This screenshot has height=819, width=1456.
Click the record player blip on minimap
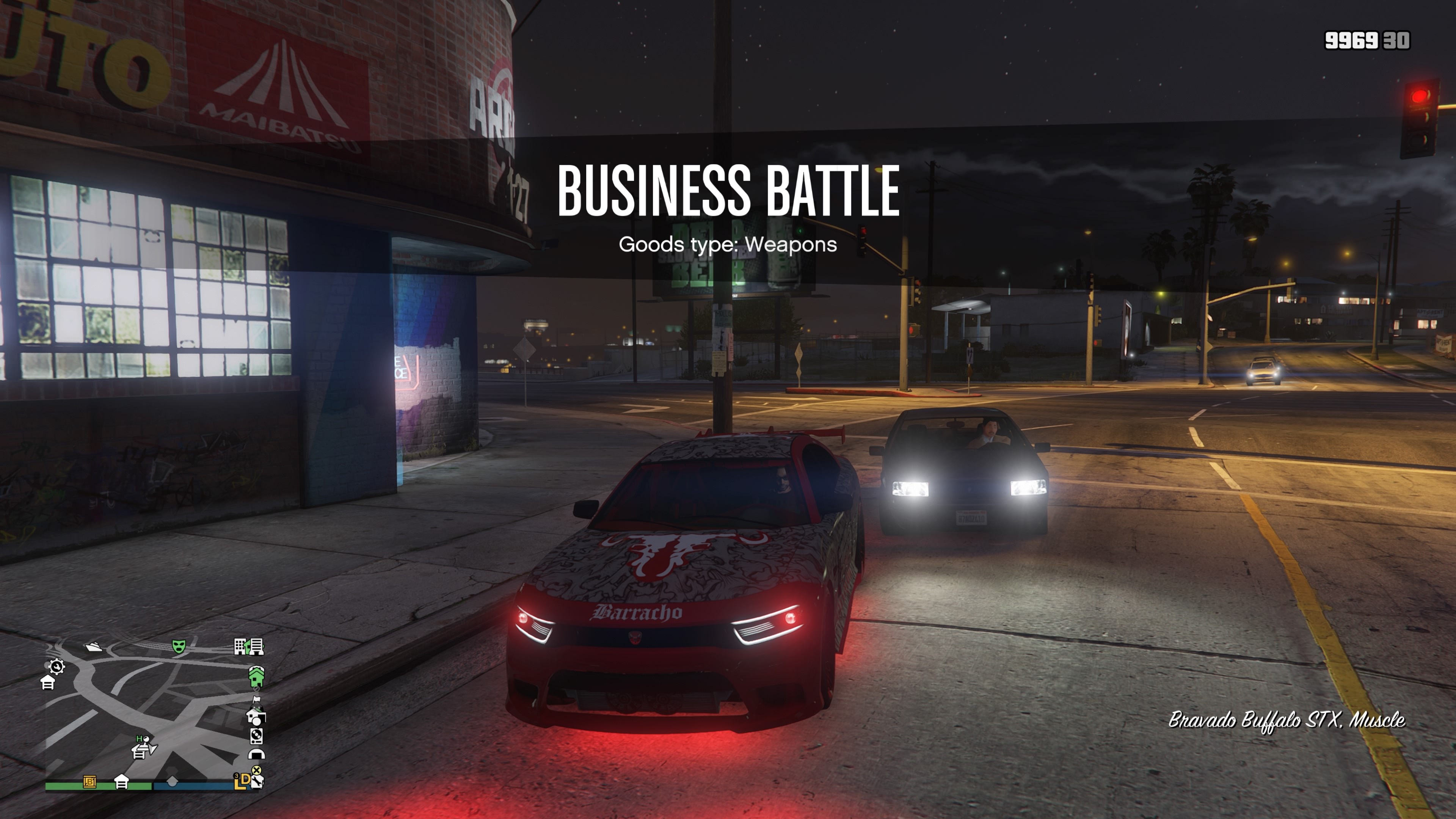257,735
